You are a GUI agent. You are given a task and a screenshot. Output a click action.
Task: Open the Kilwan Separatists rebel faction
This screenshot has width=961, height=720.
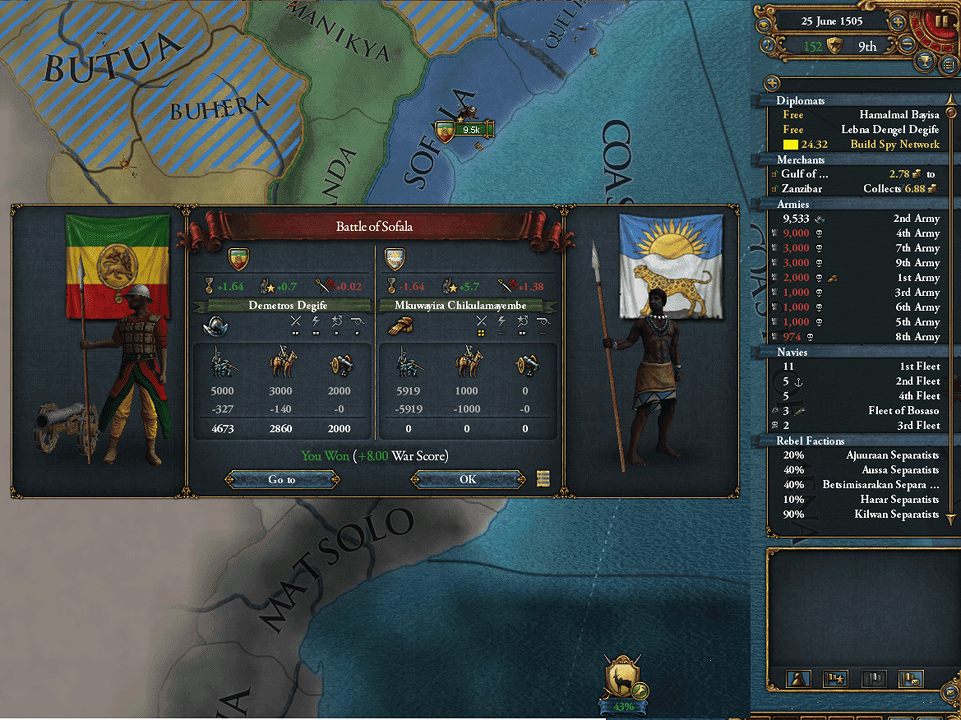pos(860,514)
